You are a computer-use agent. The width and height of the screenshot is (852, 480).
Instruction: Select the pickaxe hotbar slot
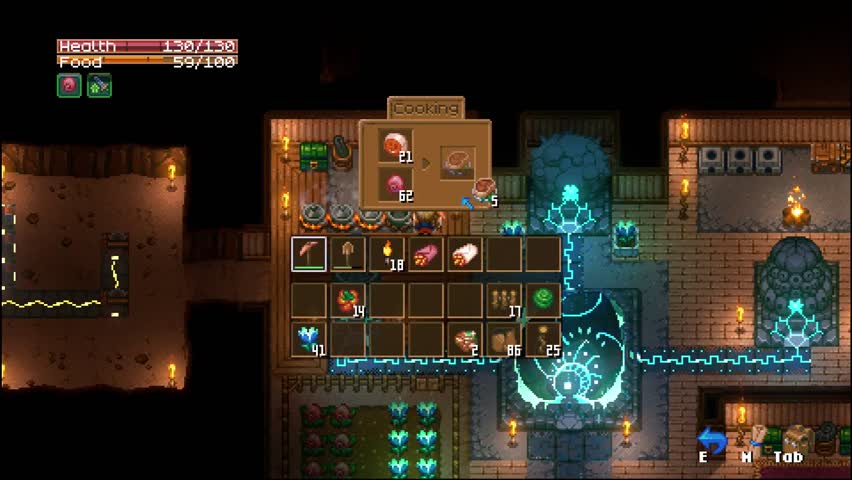(x=309, y=254)
